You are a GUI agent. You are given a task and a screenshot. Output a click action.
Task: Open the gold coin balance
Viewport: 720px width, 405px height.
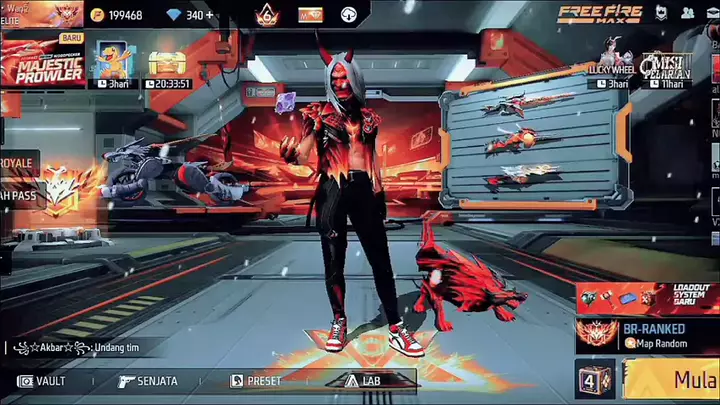tap(117, 15)
